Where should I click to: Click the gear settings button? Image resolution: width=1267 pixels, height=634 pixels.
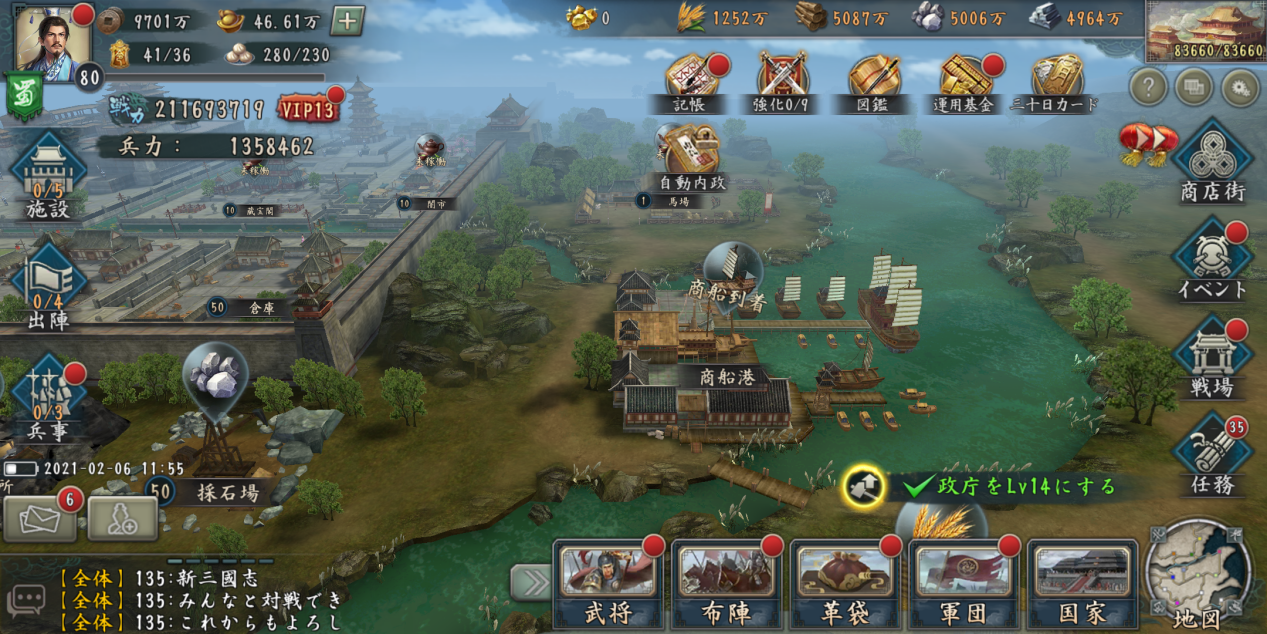(x=1241, y=88)
